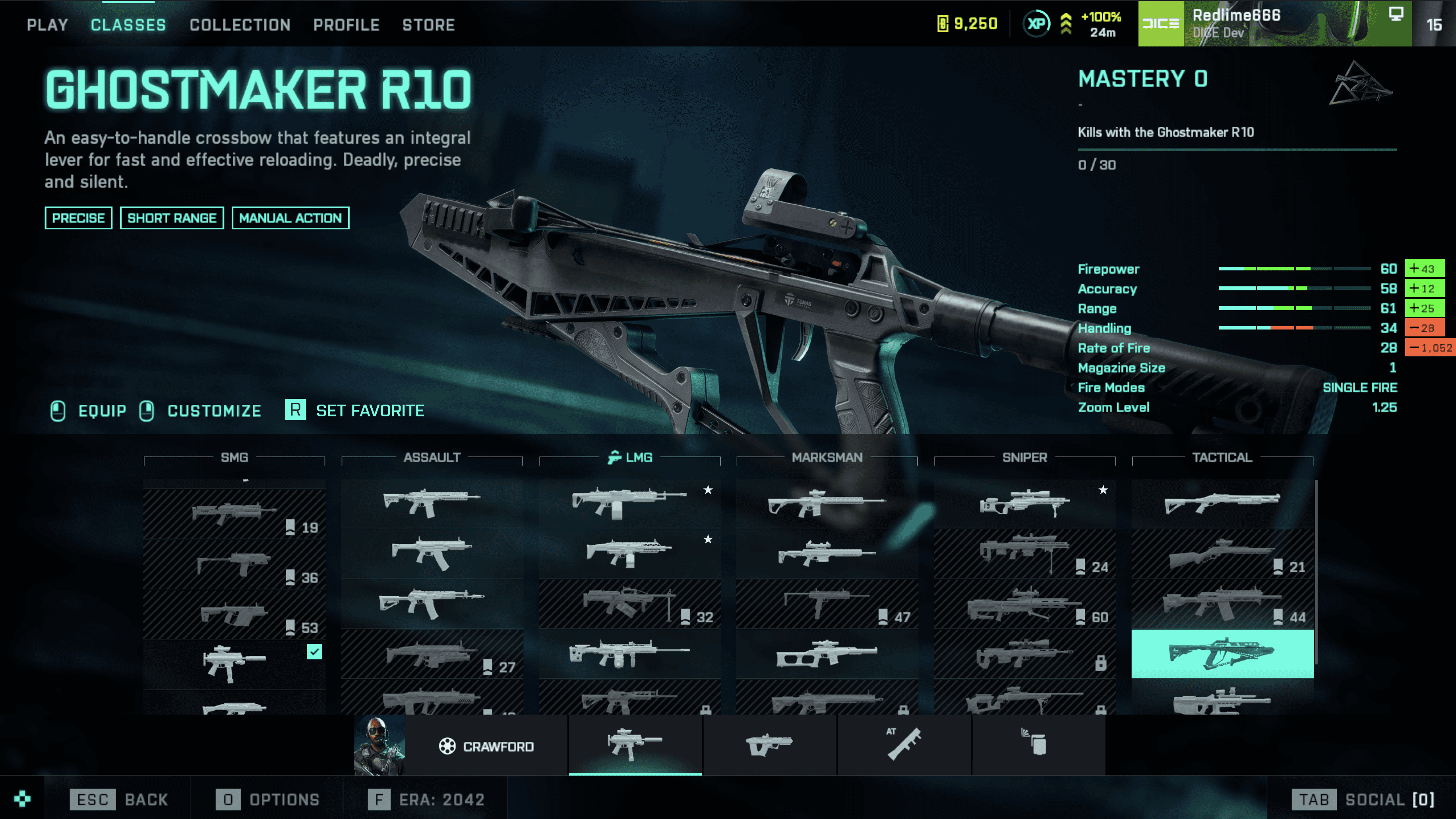1456x819 pixels.
Task: Open the AT launcher gadget slot
Action: pos(904,744)
